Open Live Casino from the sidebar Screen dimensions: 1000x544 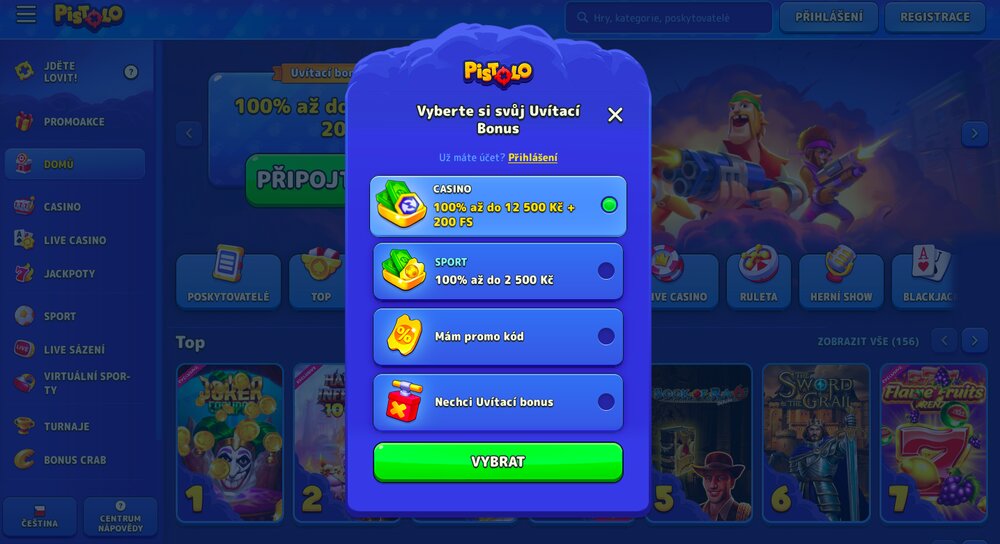(74, 241)
